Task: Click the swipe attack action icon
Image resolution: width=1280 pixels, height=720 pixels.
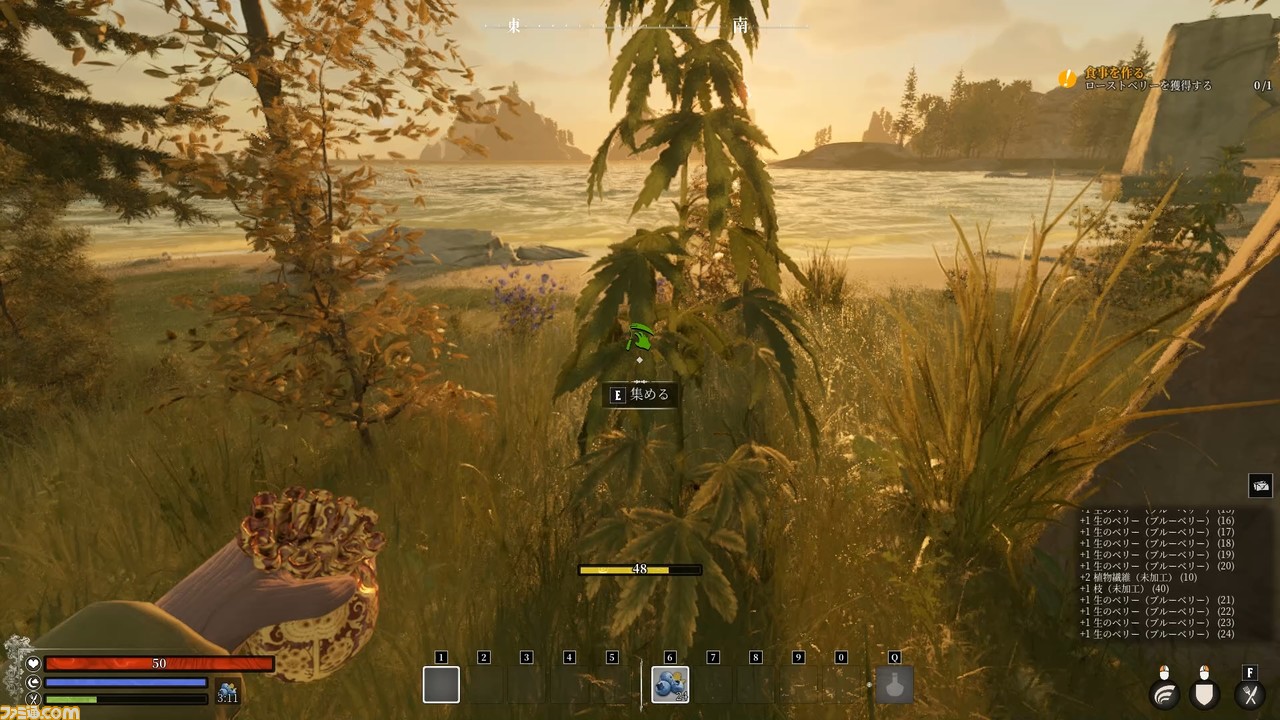Action: coord(1164,694)
